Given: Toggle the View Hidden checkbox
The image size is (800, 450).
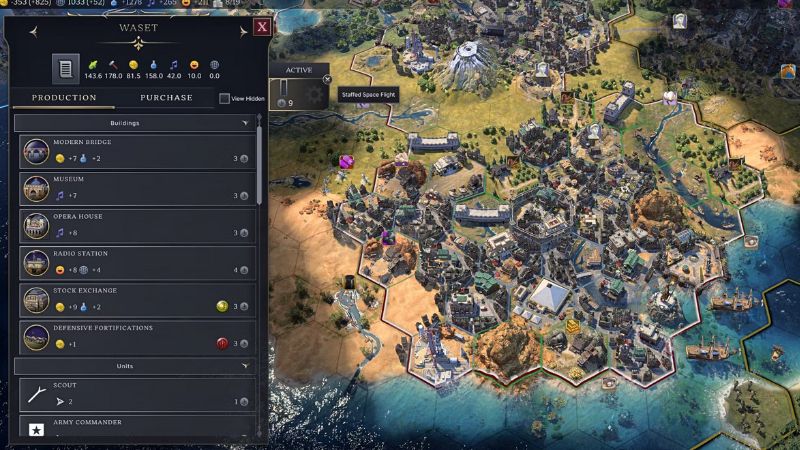Looking at the screenshot, I should click(x=225, y=99).
